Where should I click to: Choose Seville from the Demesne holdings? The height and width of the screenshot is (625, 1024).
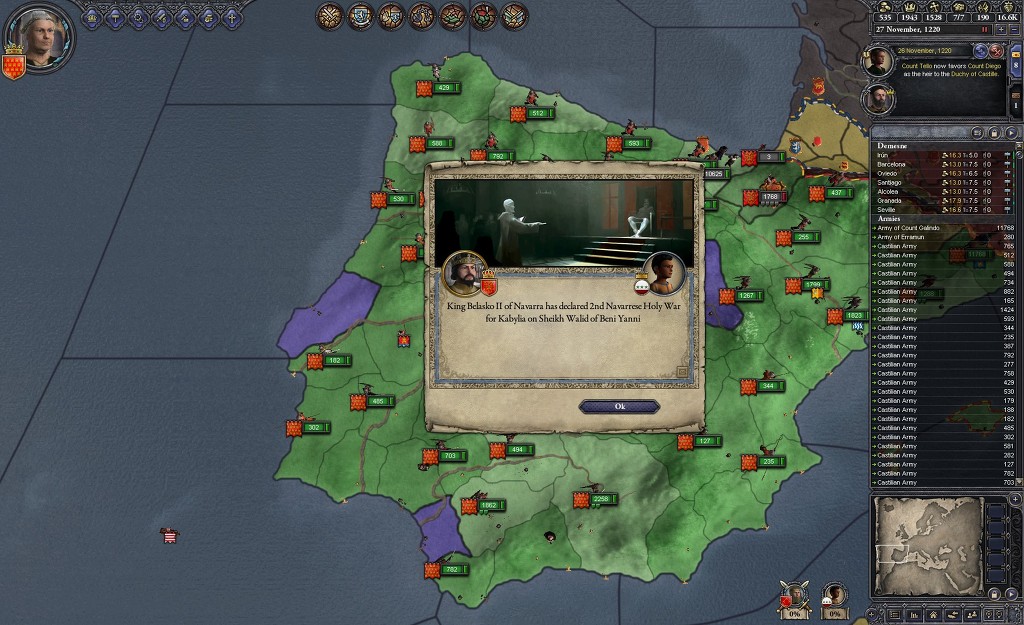(889, 209)
